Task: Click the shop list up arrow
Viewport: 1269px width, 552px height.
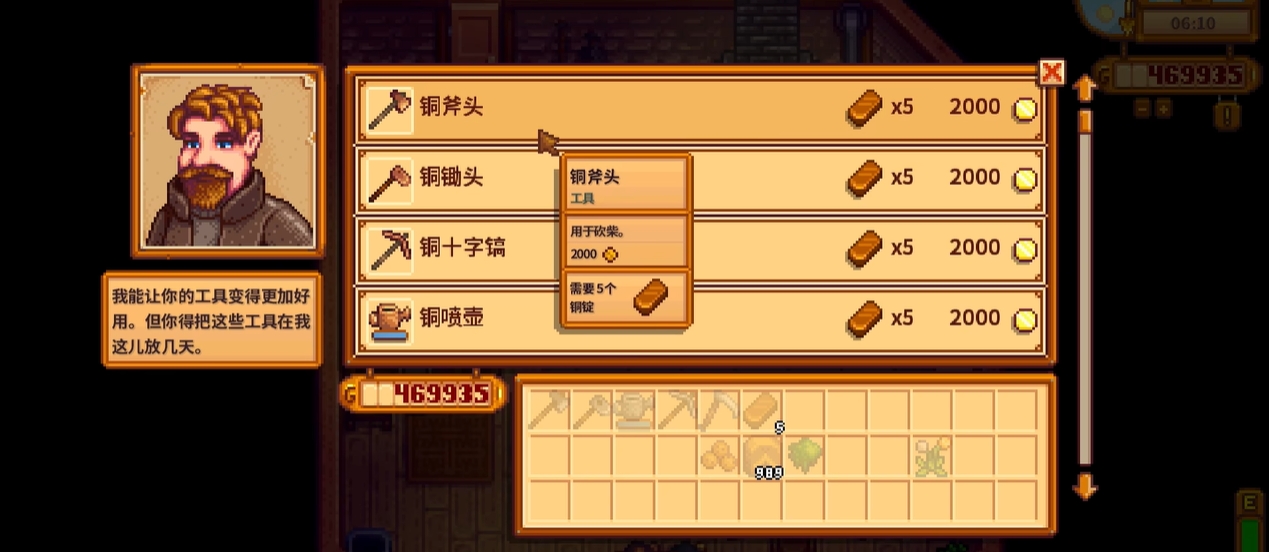Action: point(1084,89)
